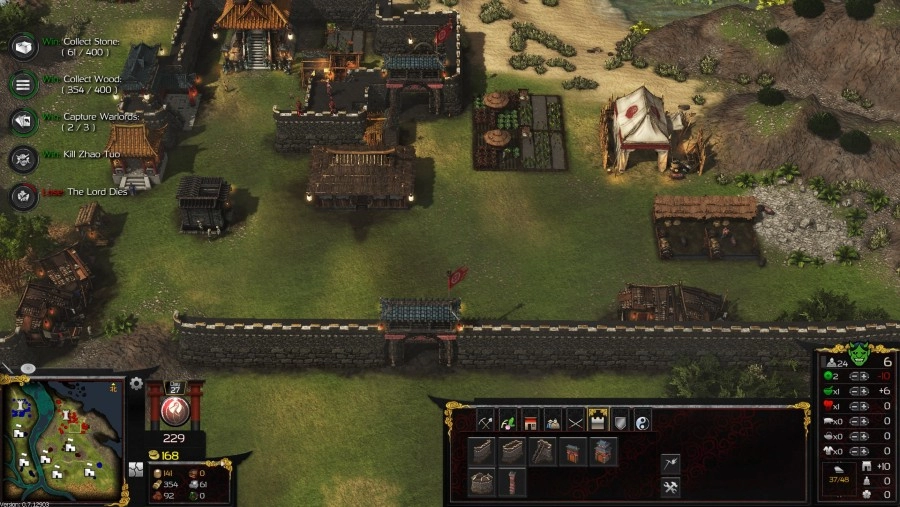Choose the large red gatehouse building
This screenshot has height=507, width=900.
[603, 452]
